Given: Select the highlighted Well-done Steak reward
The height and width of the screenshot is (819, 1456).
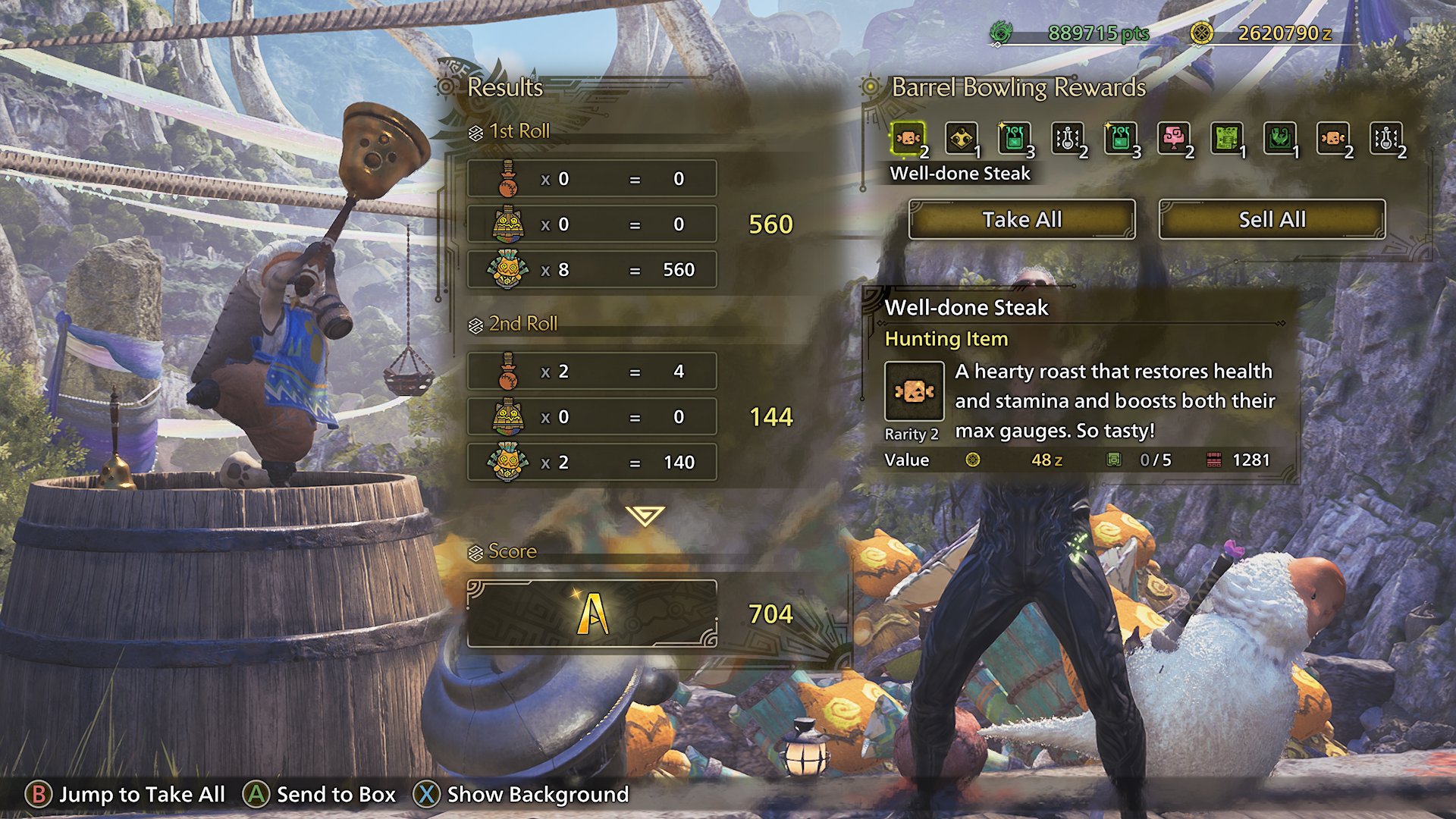Looking at the screenshot, I should [x=908, y=139].
